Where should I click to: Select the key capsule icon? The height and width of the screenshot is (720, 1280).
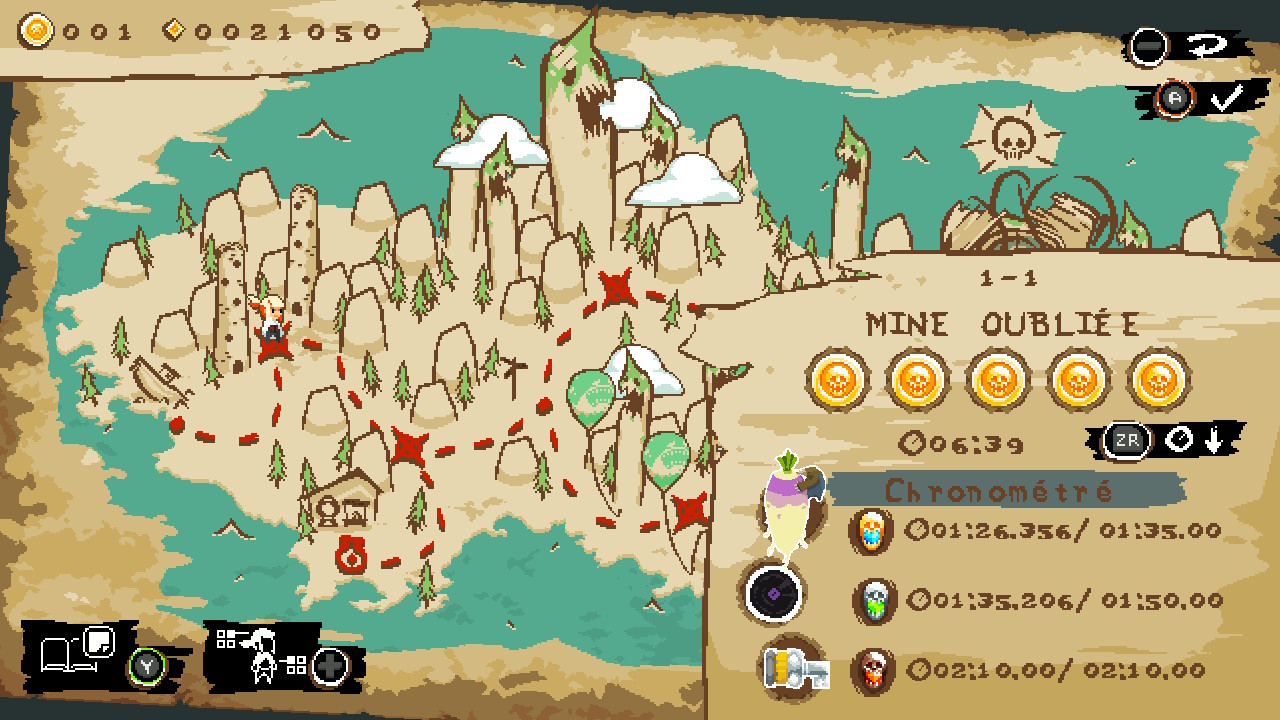tap(791, 666)
